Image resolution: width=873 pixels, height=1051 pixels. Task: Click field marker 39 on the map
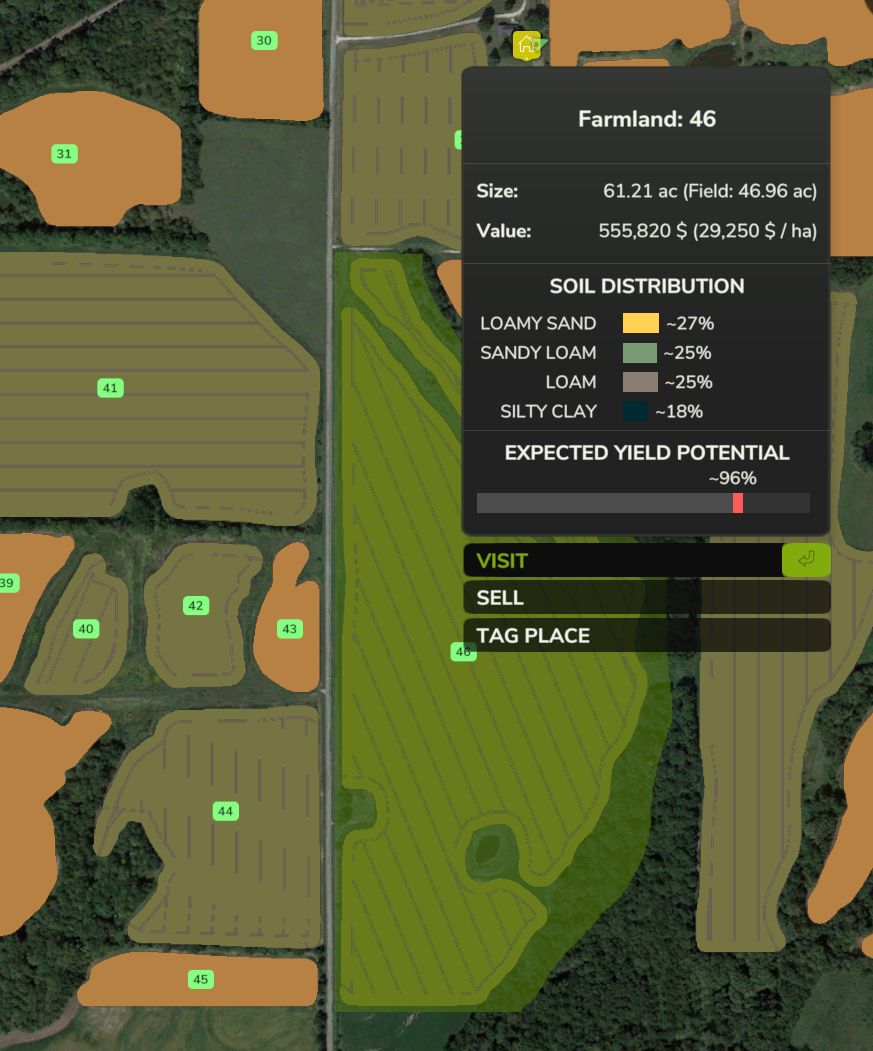[8, 583]
